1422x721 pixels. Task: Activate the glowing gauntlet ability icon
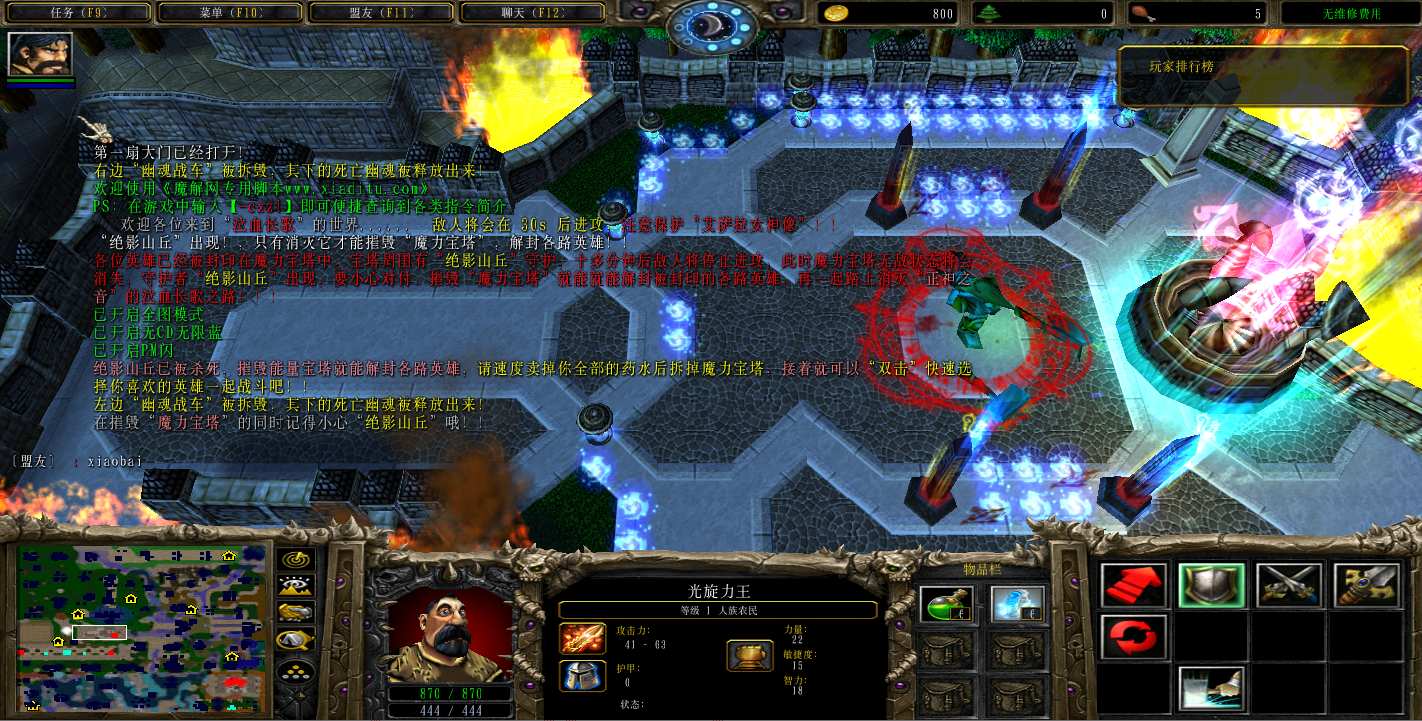pos(1211,688)
